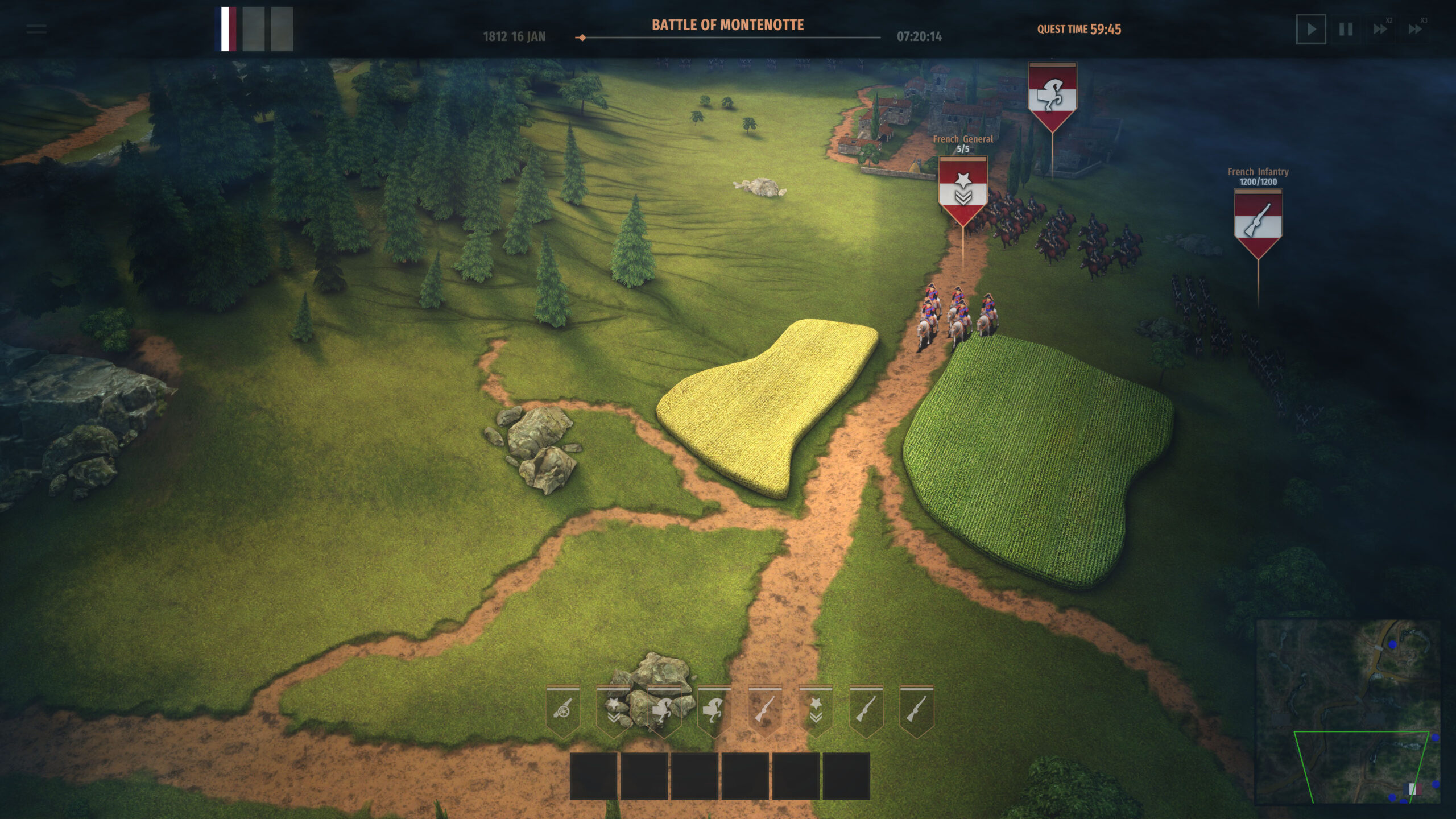Click the battle progress marker on timeline
Screen dimensions: 1456x819
[x=581, y=38]
